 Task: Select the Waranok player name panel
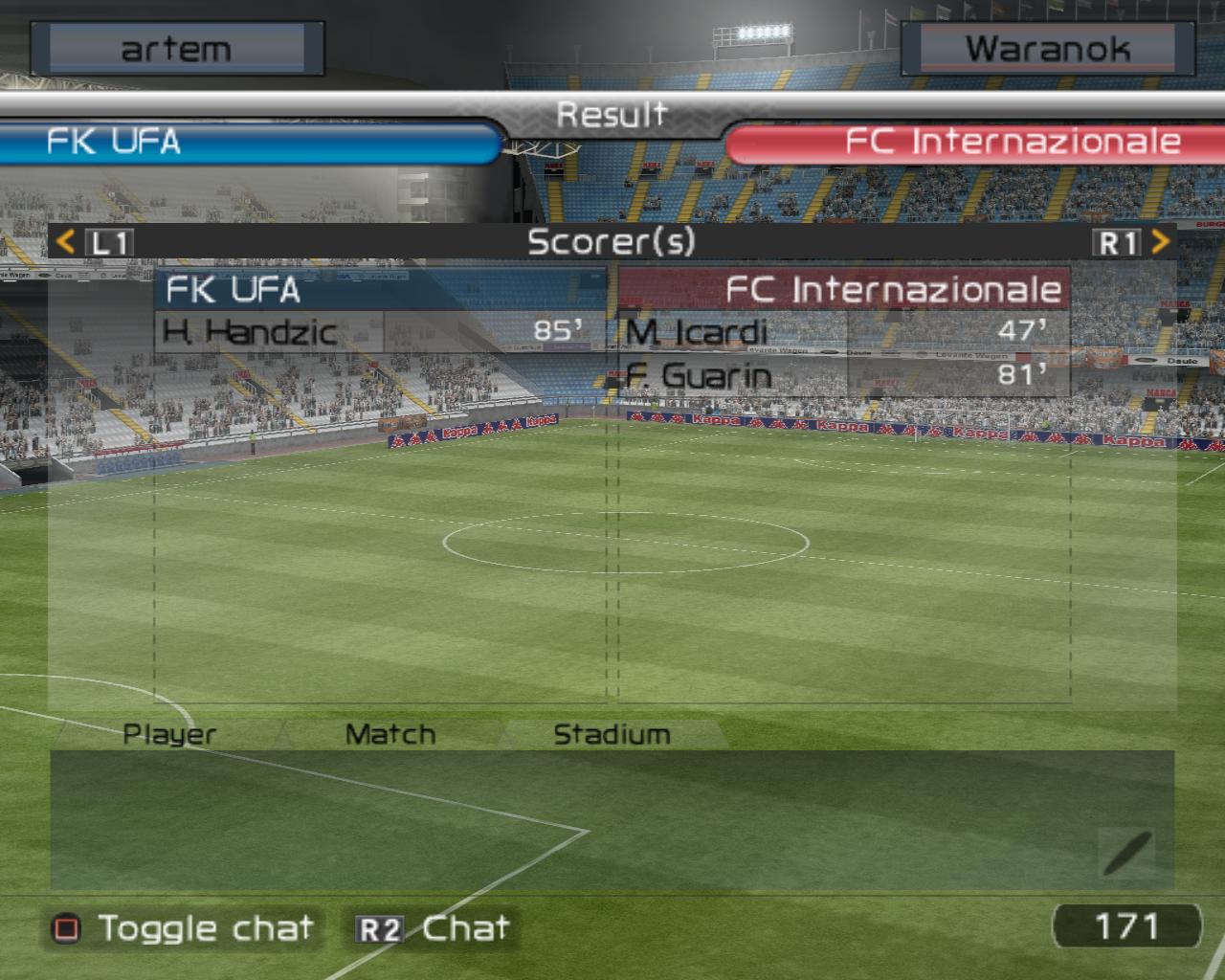point(1047,49)
